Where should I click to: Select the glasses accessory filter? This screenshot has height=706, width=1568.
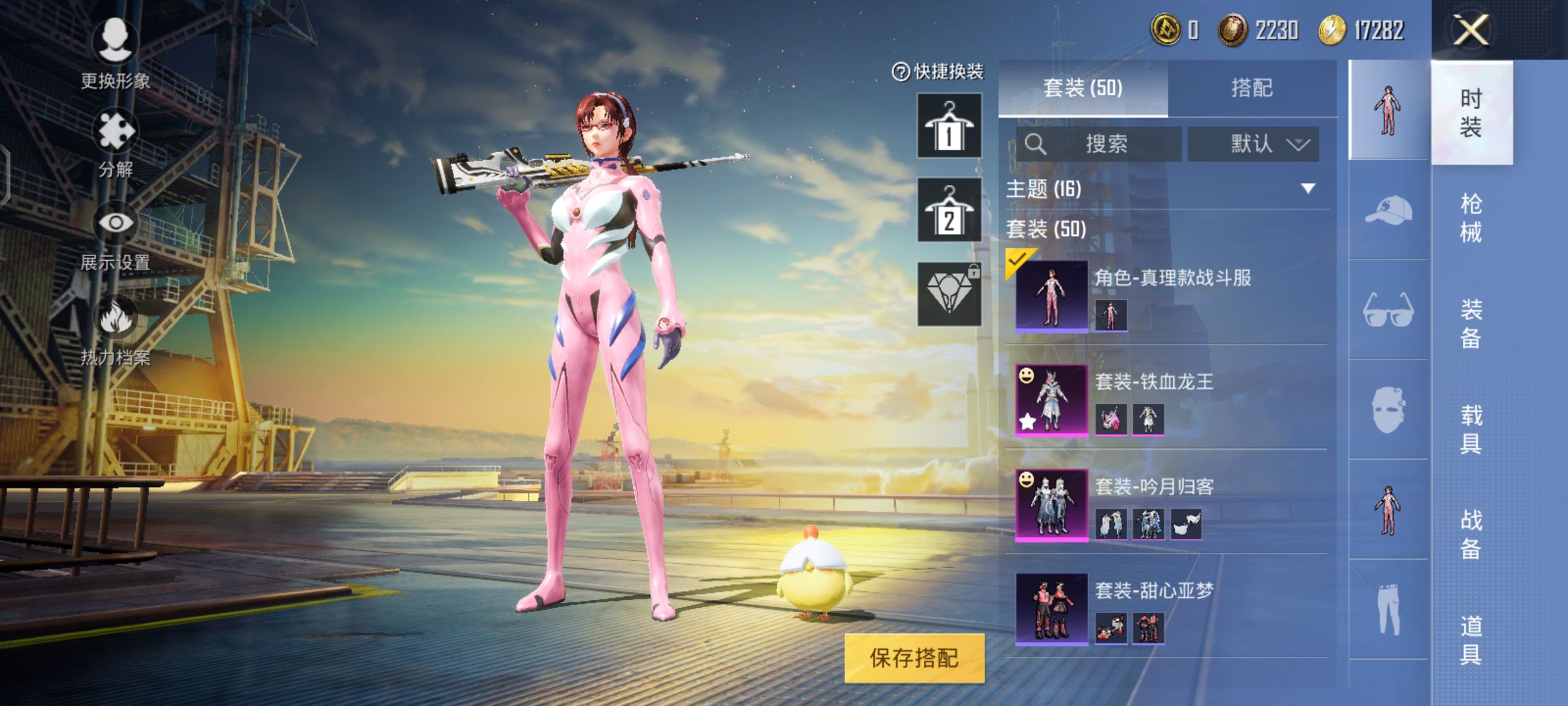[x=1388, y=310]
